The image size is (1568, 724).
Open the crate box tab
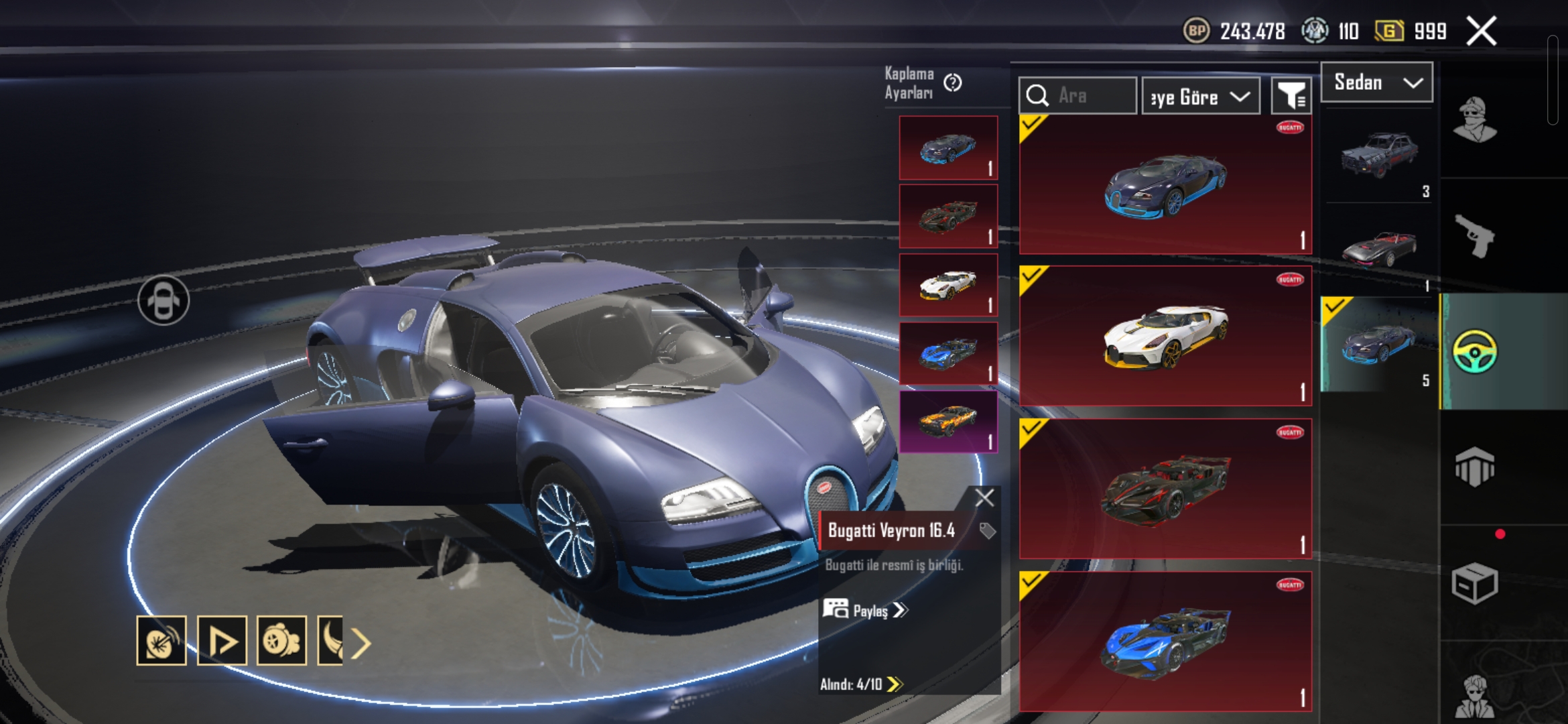[1474, 583]
